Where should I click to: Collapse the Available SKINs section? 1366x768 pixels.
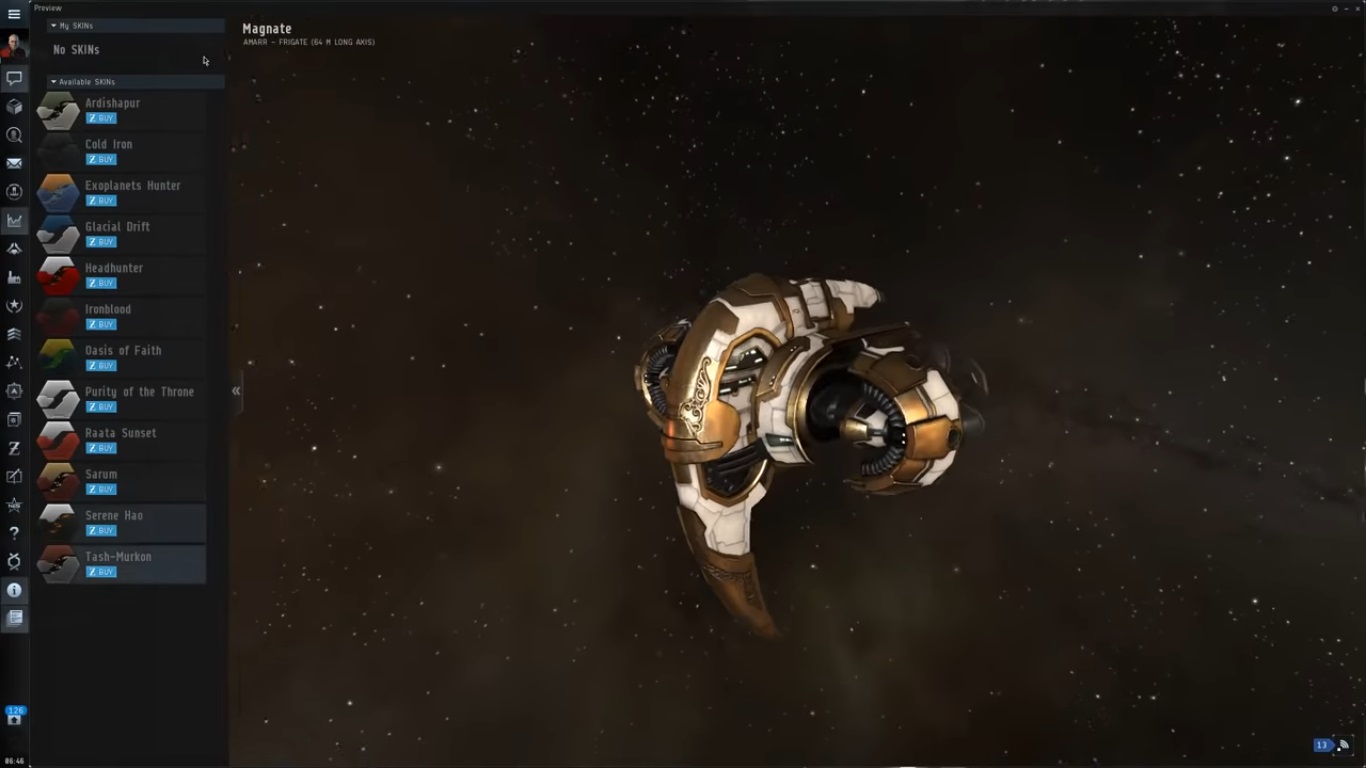pos(54,82)
